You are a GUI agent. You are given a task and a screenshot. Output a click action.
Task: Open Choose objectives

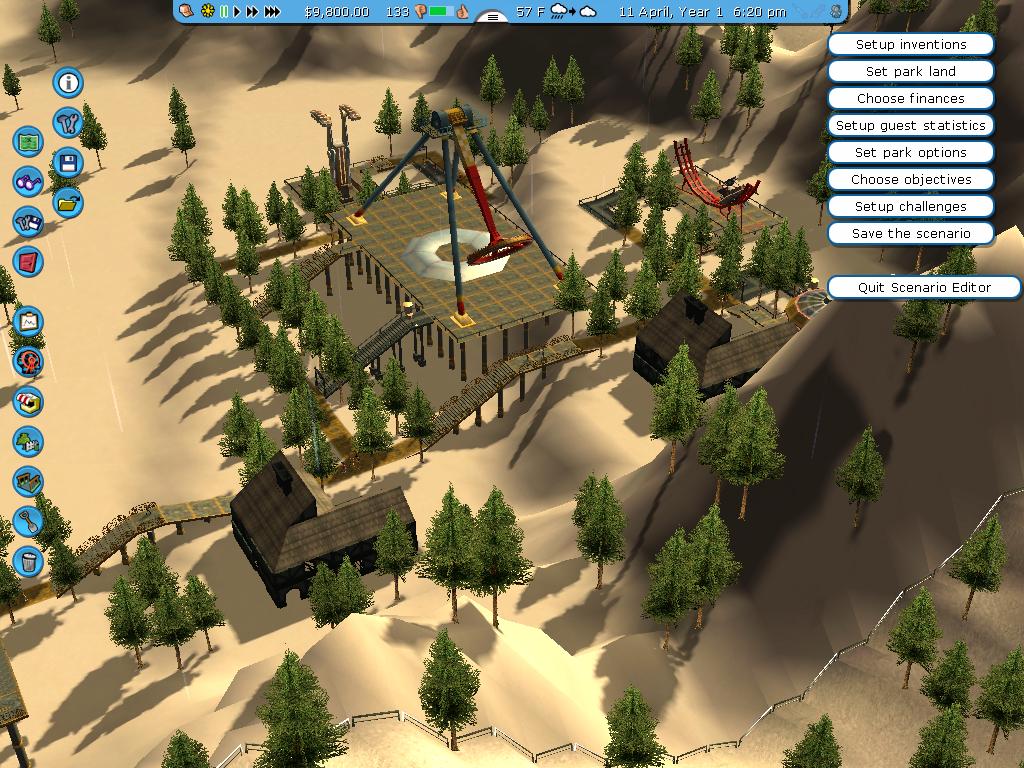pyautogui.click(x=910, y=180)
